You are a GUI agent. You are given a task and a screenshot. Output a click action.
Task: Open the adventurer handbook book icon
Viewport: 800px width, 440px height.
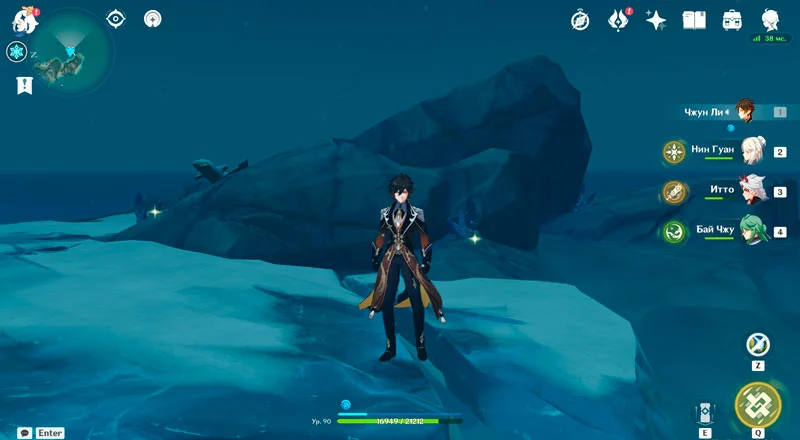click(694, 20)
